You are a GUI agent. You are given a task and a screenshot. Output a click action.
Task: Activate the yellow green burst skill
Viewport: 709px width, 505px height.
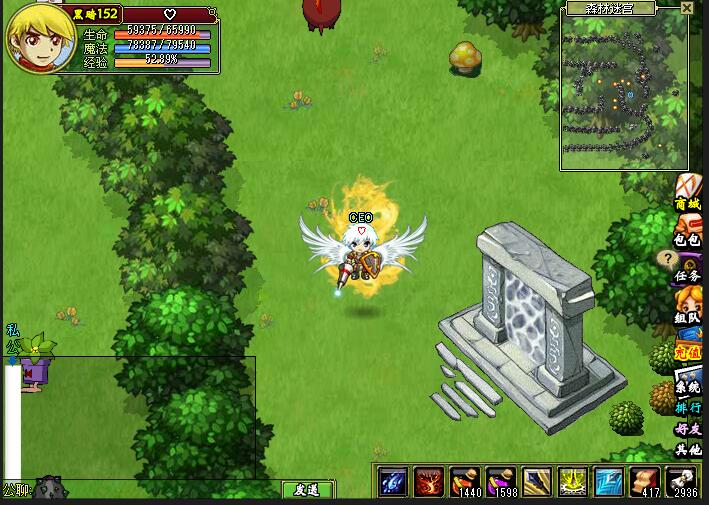573,482
